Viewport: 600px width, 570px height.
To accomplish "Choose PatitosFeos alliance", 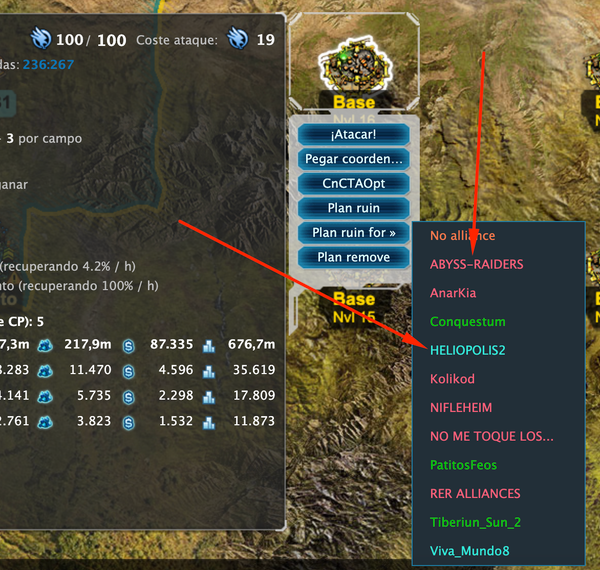I will (464, 465).
